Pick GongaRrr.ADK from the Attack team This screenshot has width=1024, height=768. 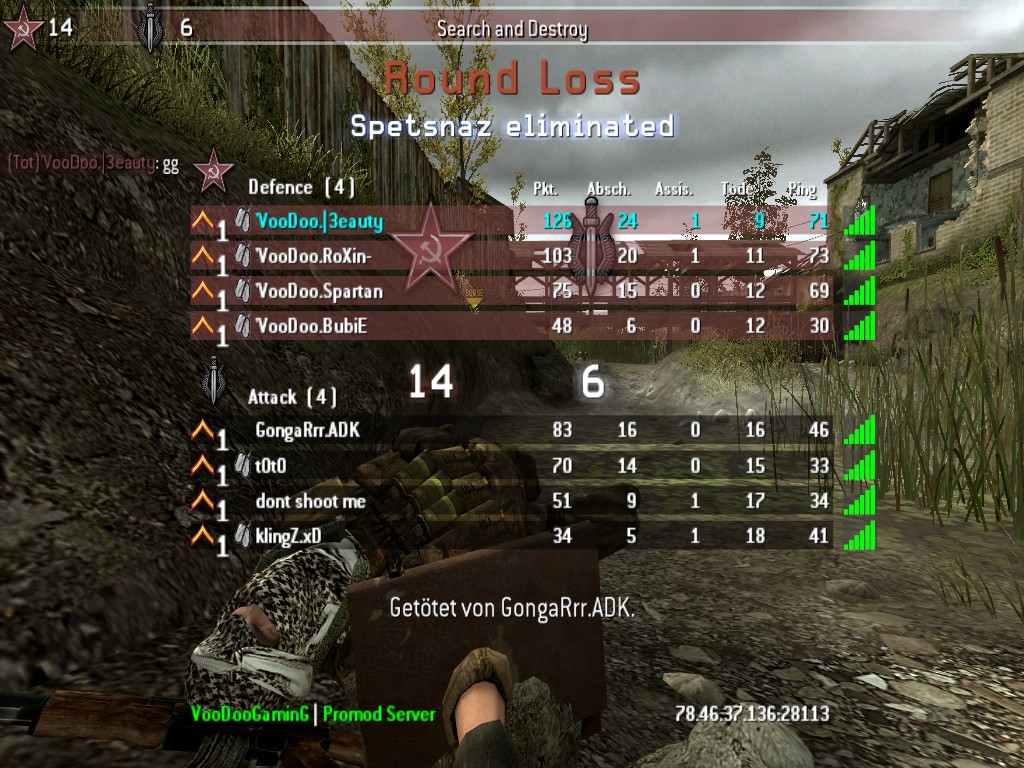tap(307, 431)
